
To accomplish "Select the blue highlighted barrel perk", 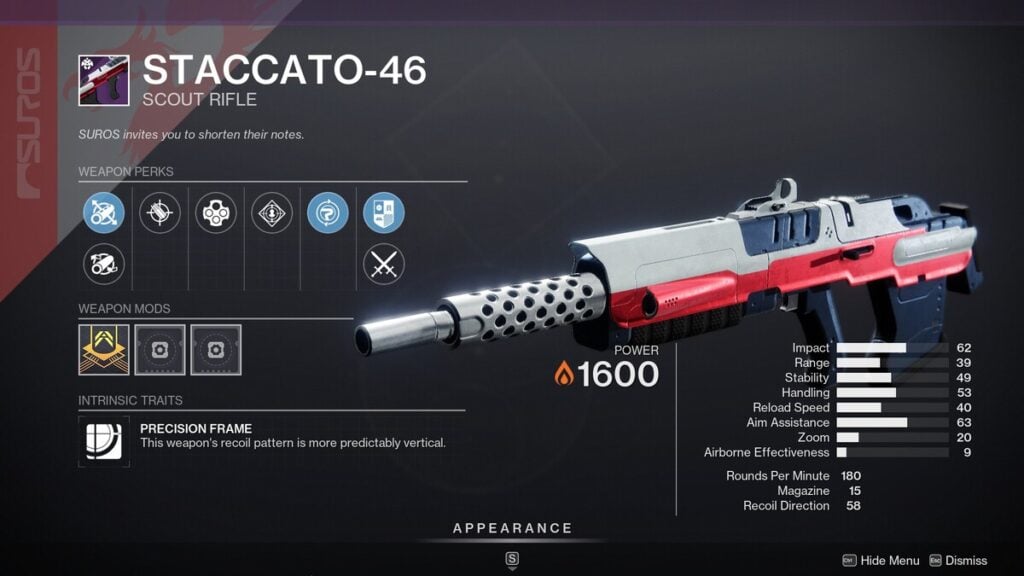I will point(104,213).
